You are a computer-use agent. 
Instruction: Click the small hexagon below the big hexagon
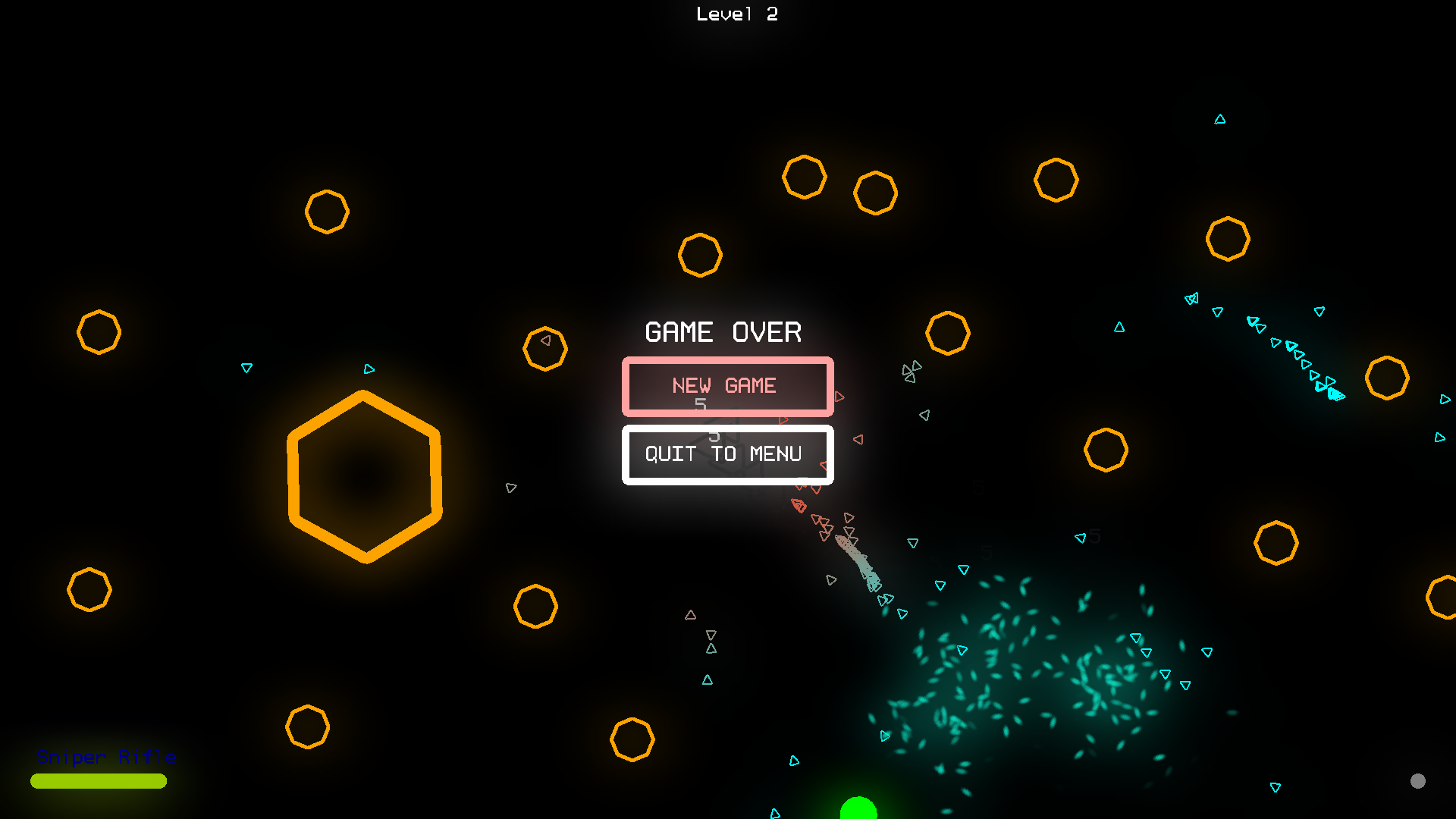pos(307,728)
